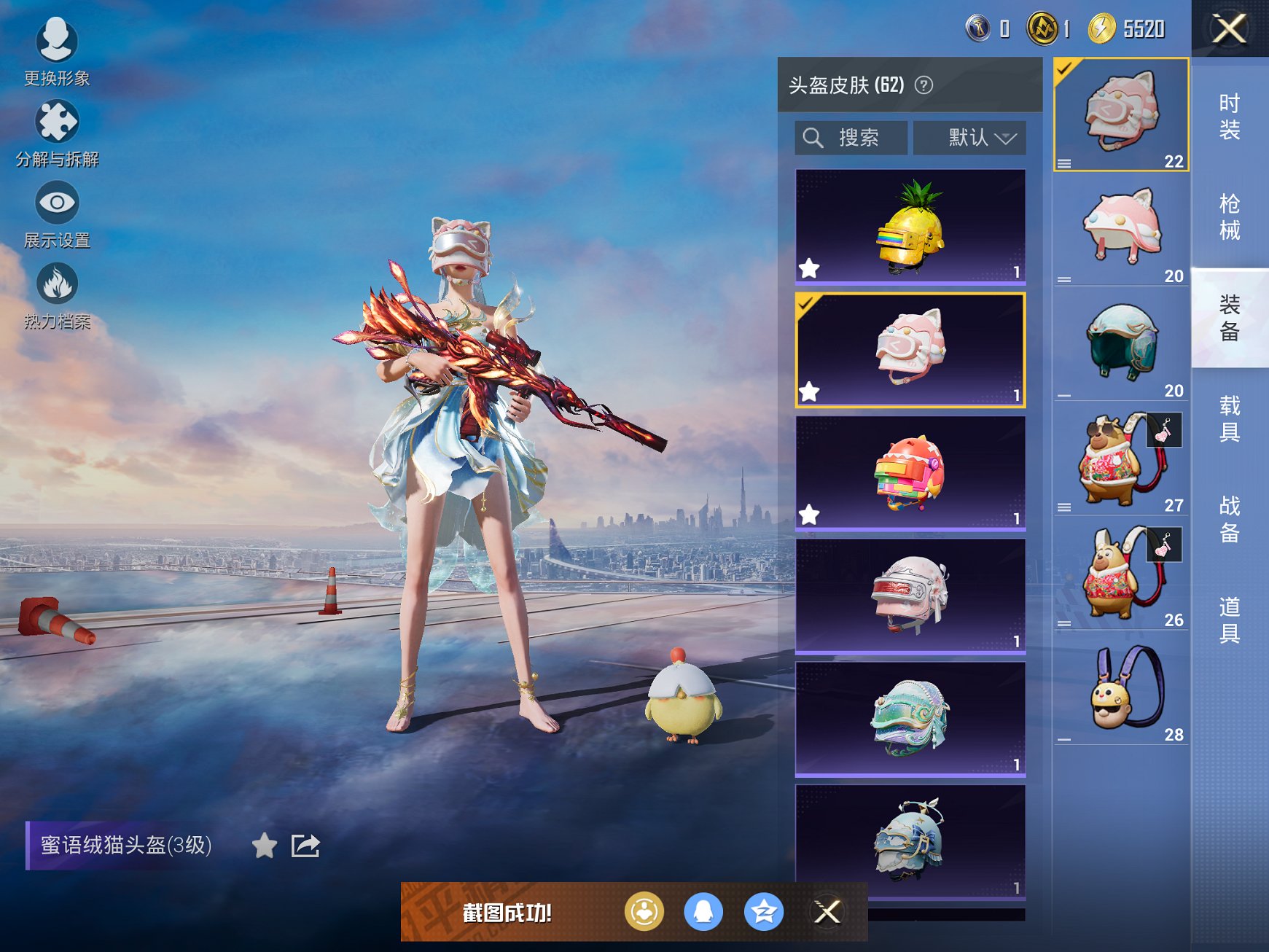Open the 头盔皮肤 help question mark
Image resolution: width=1269 pixels, height=952 pixels.
click(922, 85)
